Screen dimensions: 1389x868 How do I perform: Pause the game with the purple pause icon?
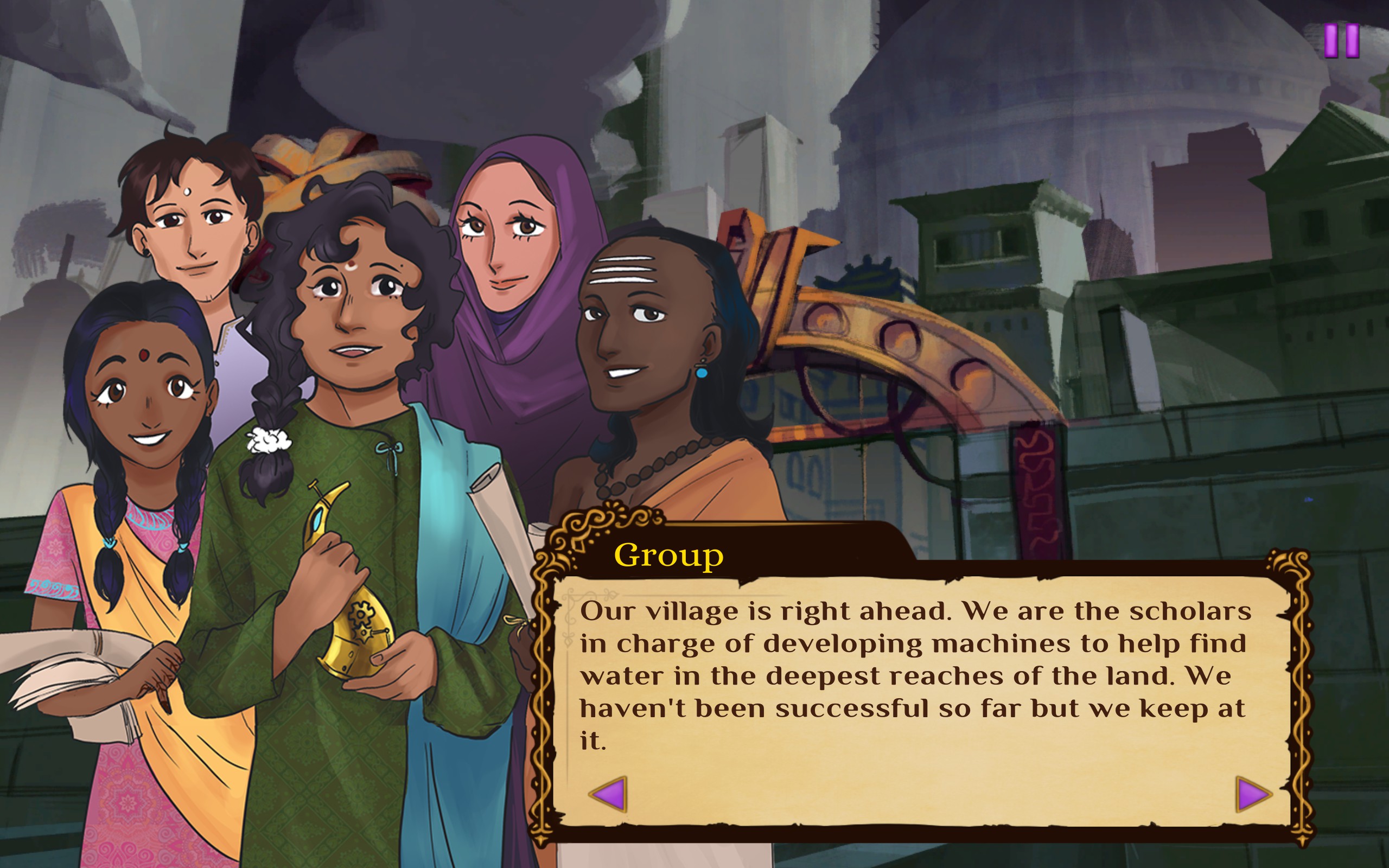pos(1341,41)
